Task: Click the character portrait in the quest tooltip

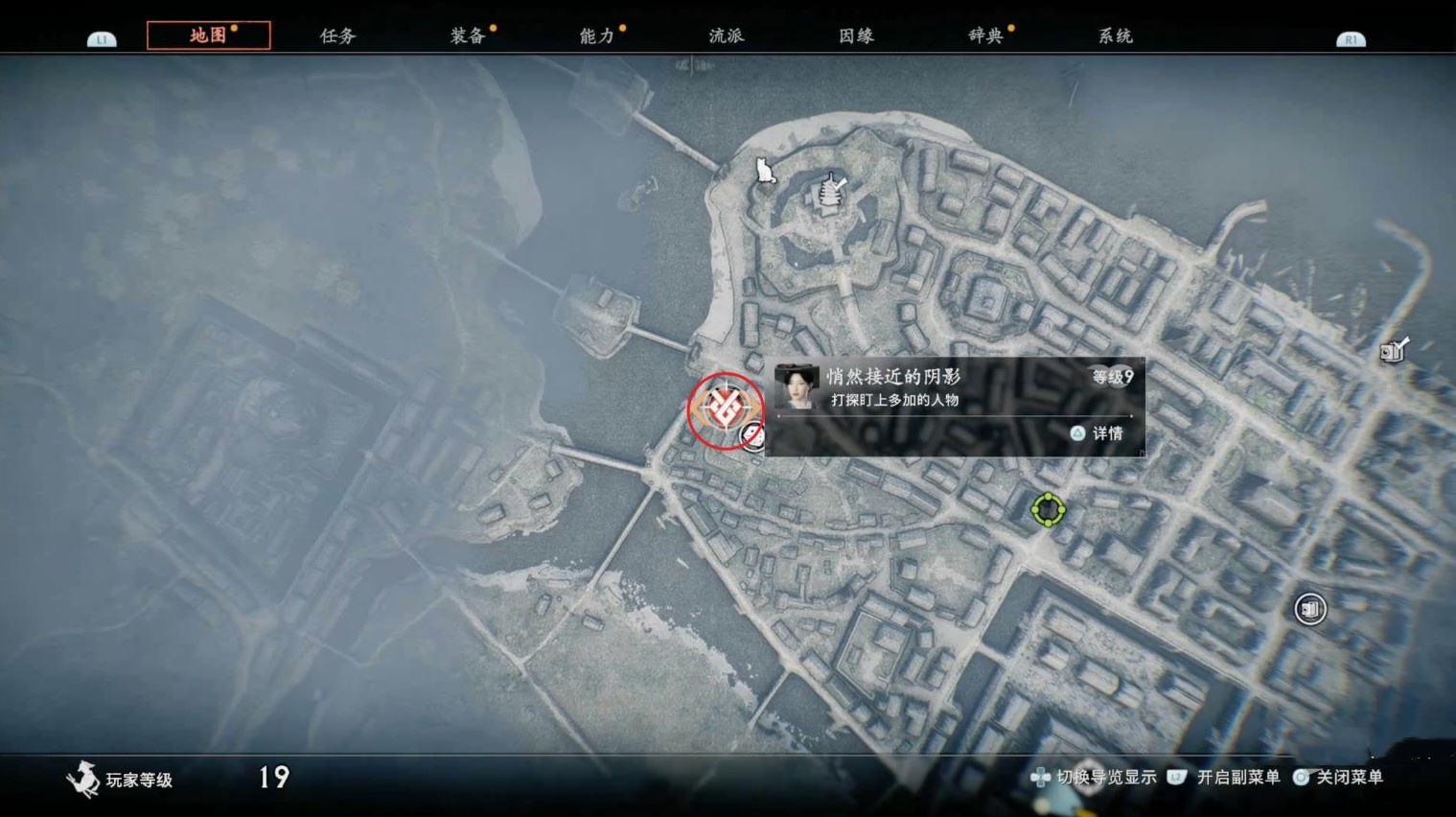Action: (796, 387)
